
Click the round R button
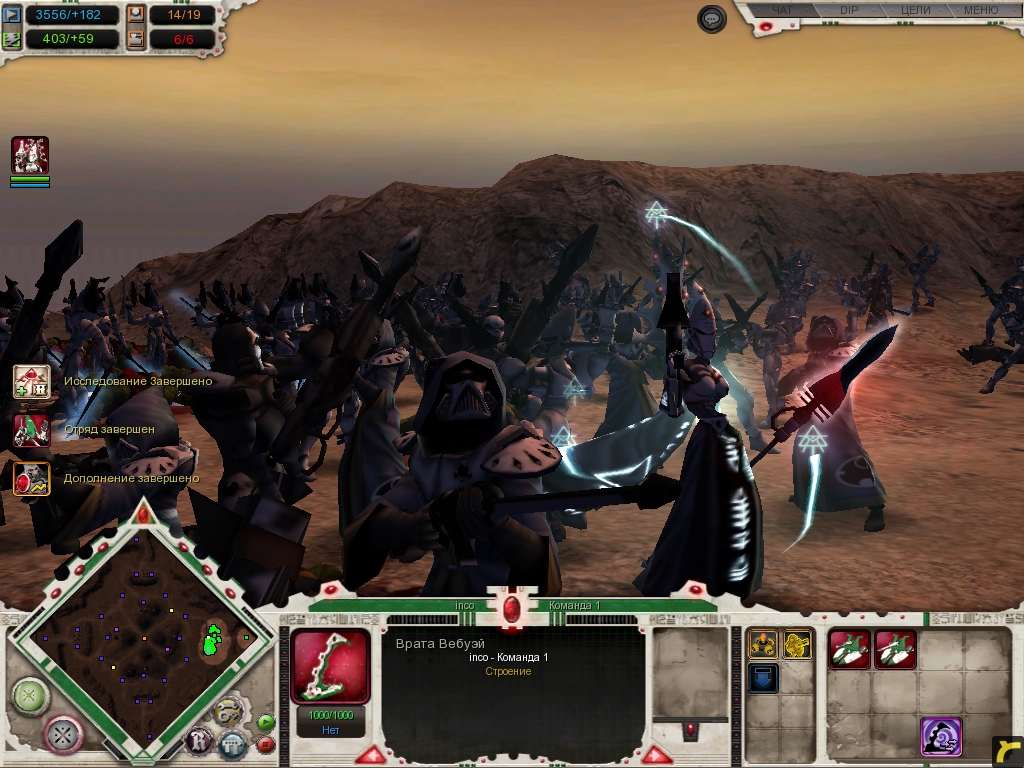(198, 742)
